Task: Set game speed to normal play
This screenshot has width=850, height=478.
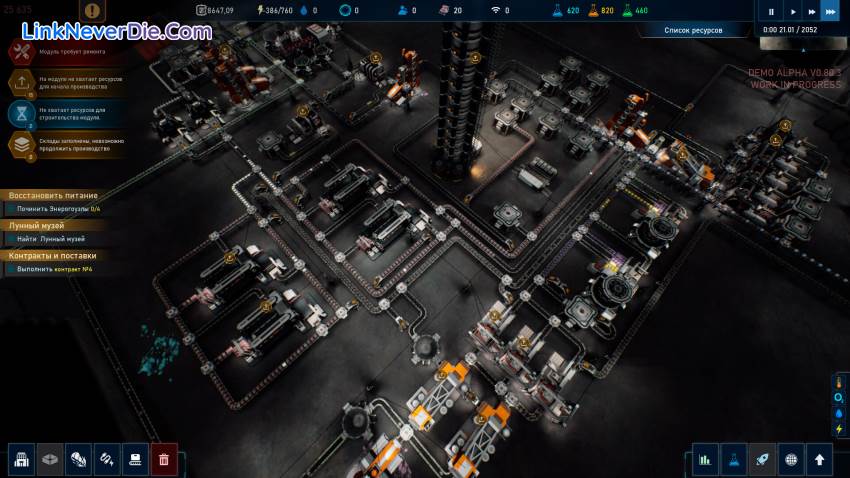Action: coord(793,12)
